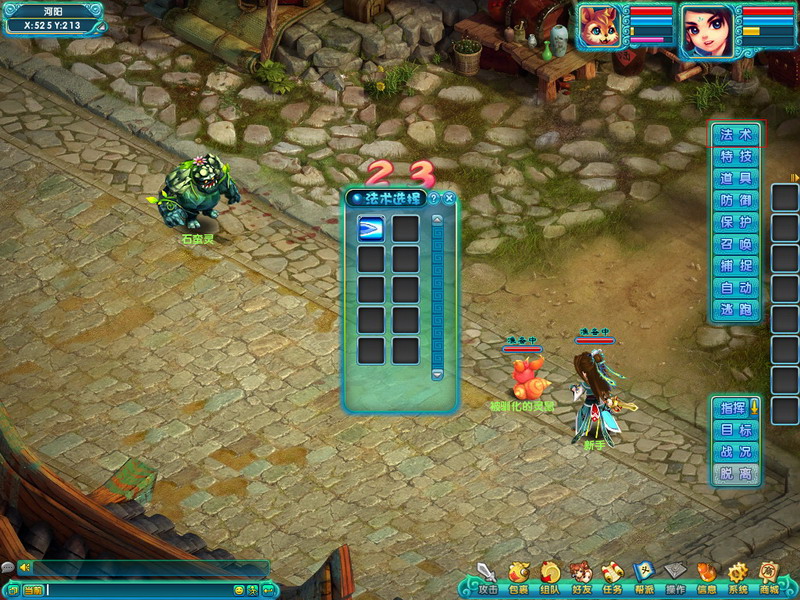This screenshot has height=600, width=800.
Task: Select the fox pet portrait
Action: click(601, 28)
